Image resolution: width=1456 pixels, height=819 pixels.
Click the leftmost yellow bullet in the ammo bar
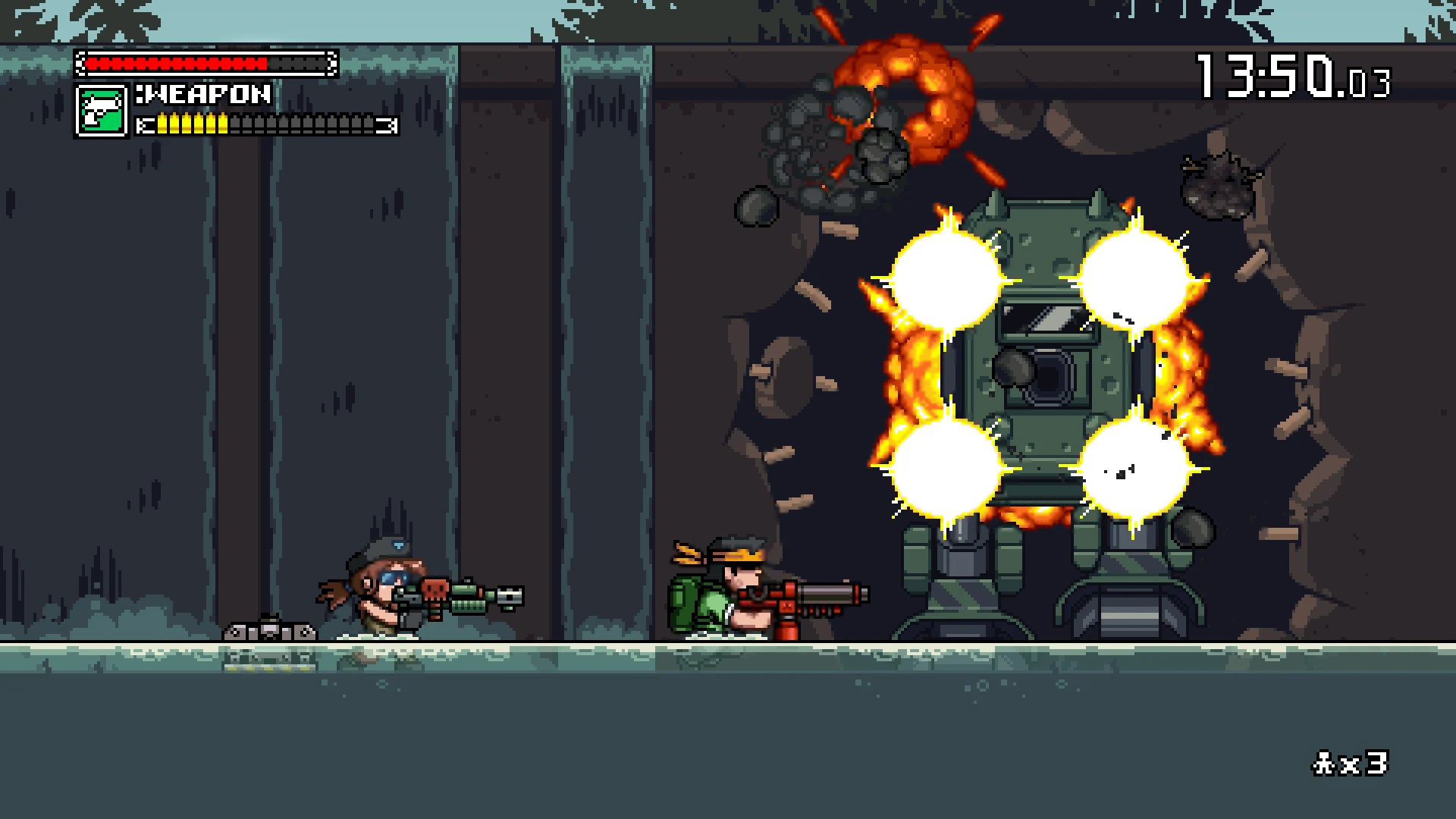click(x=162, y=124)
